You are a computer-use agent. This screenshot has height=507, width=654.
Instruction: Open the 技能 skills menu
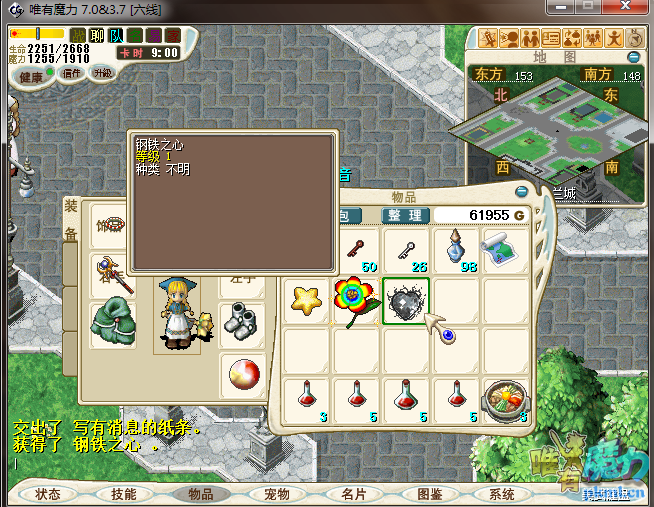[x=124, y=494]
